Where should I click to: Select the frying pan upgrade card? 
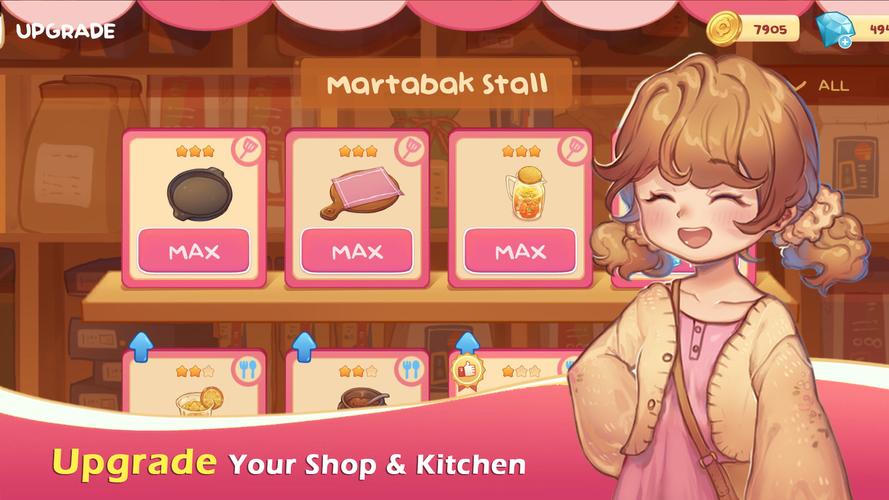194,190
